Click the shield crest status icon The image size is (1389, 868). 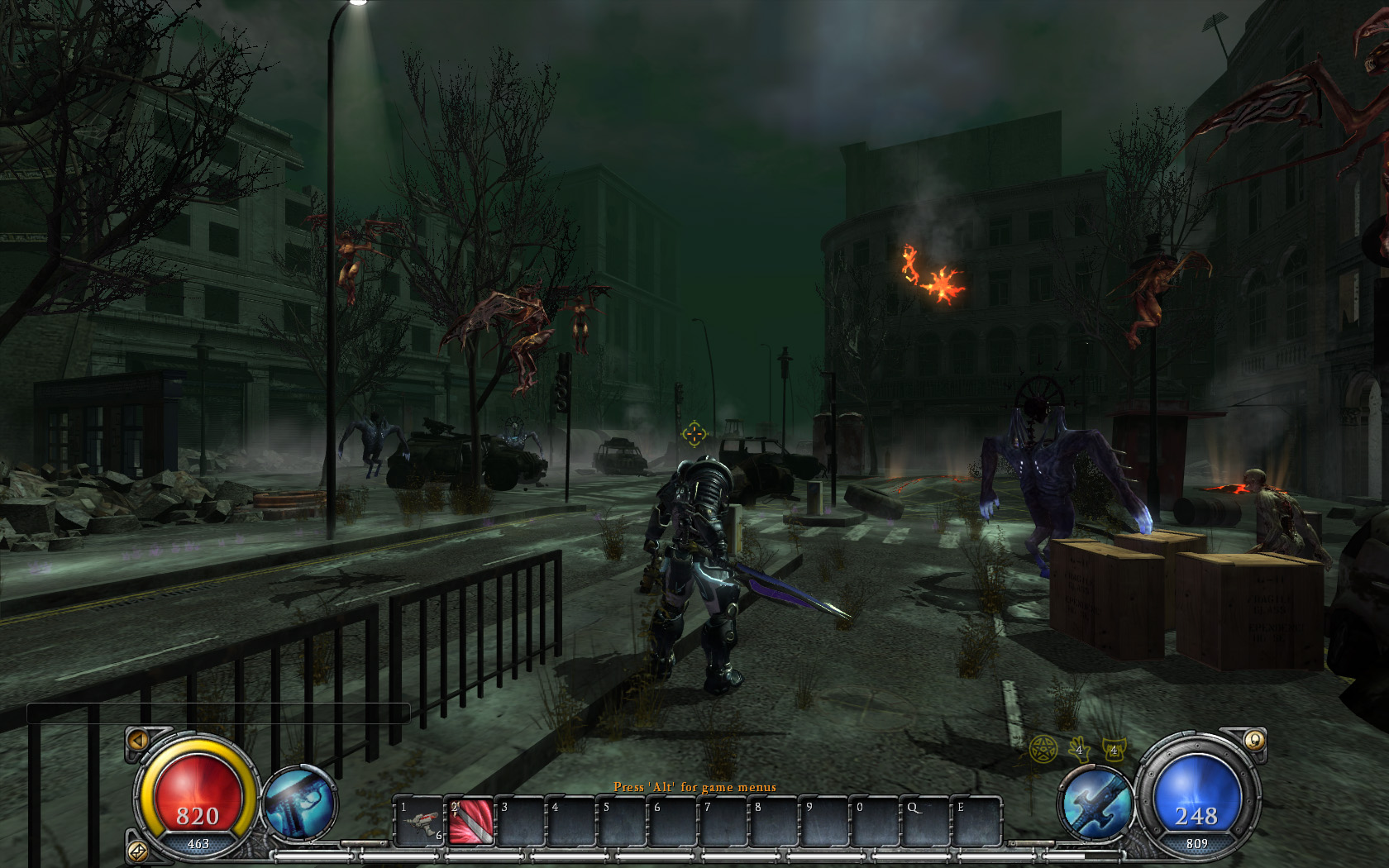click(x=1113, y=749)
